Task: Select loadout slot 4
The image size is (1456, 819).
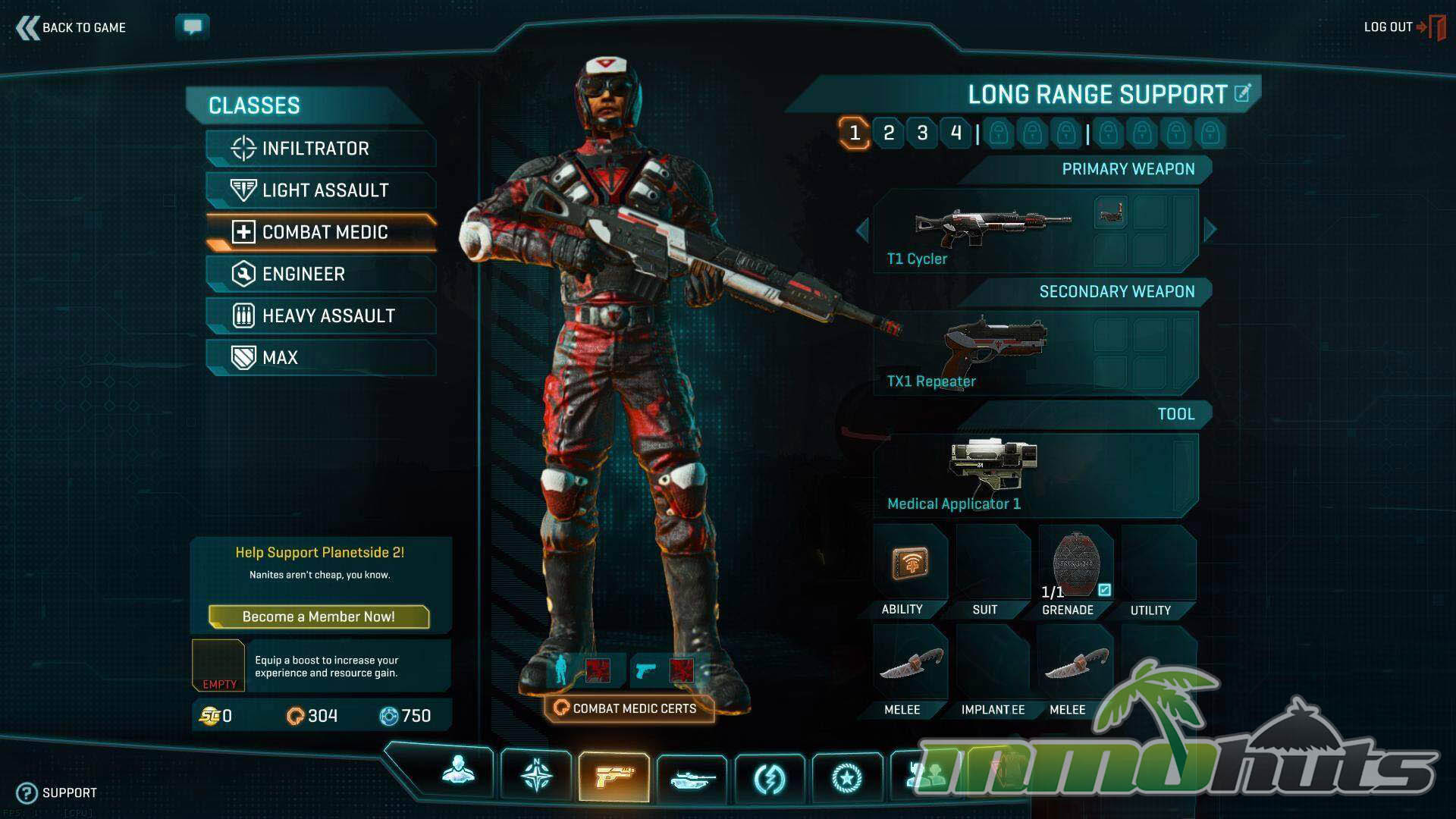Action: point(955,133)
